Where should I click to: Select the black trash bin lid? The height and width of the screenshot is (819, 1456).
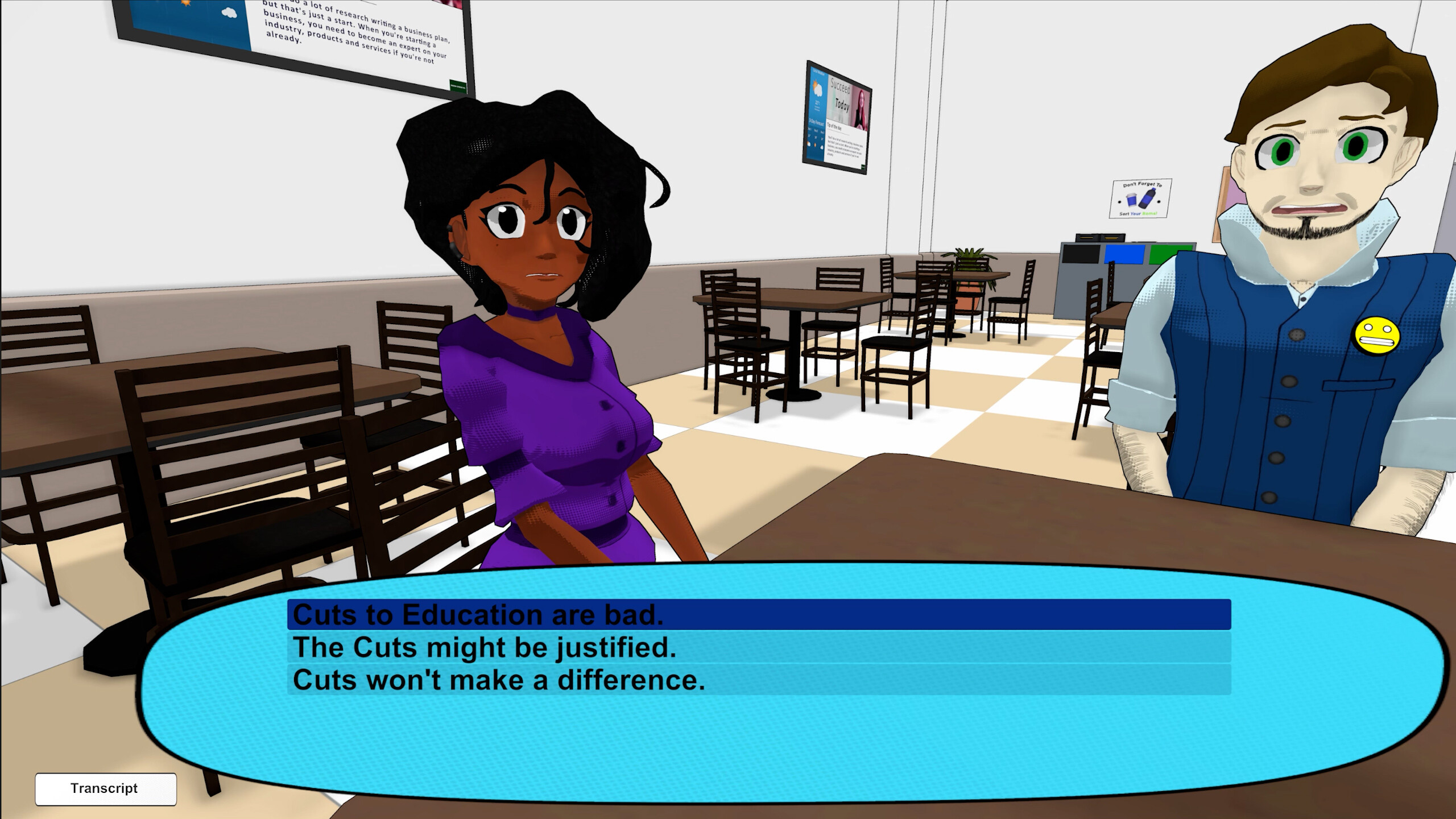click(1081, 253)
